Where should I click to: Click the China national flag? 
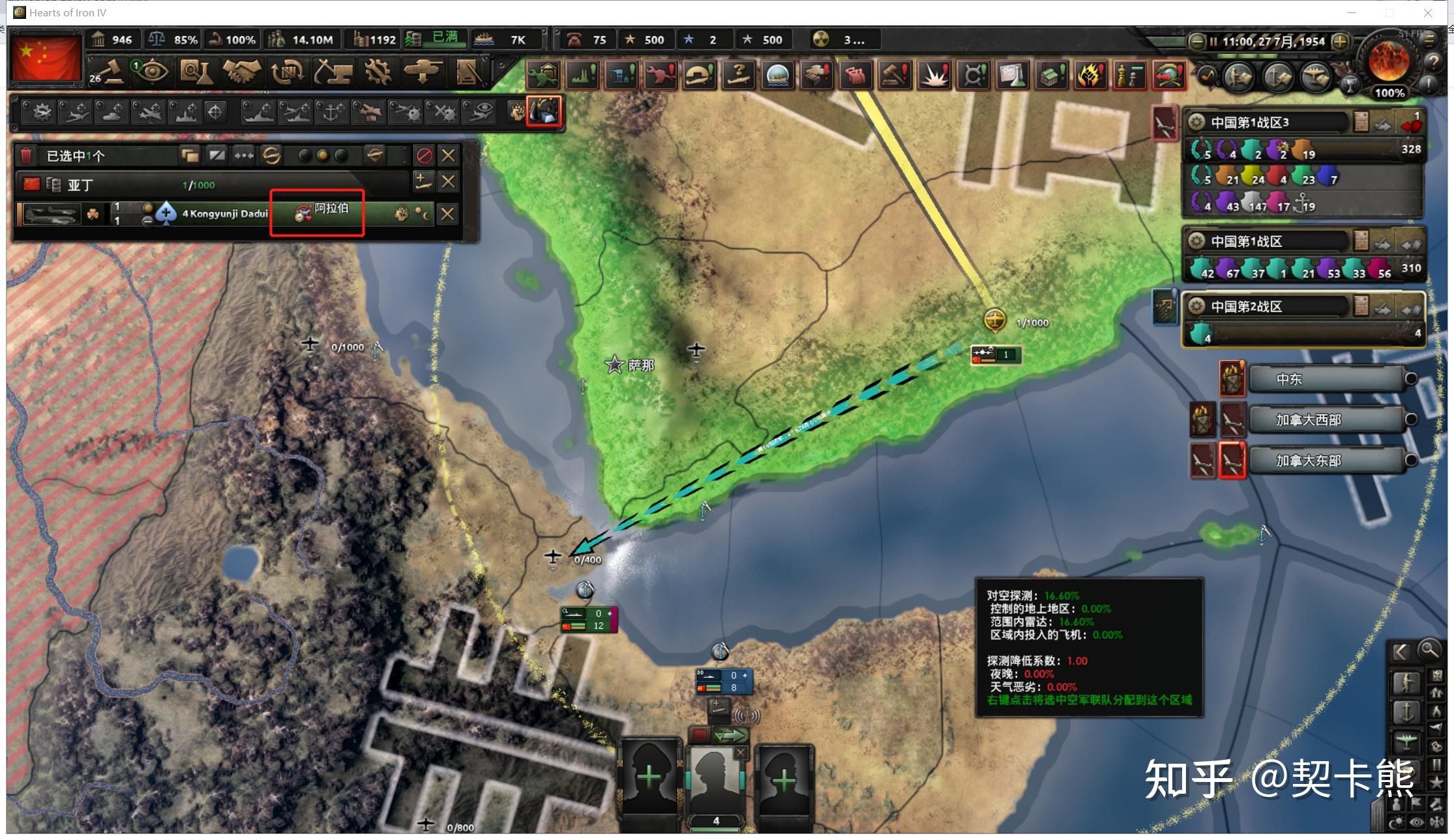pyautogui.click(x=46, y=57)
